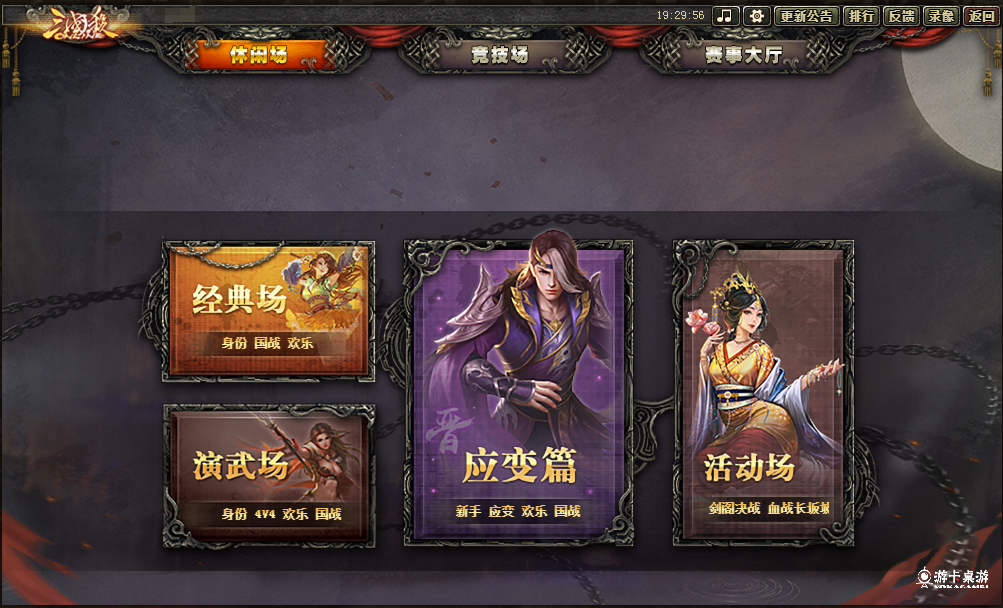Open the 排行 ranking list
This screenshot has width=1003, height=608.
pos(860,16)
